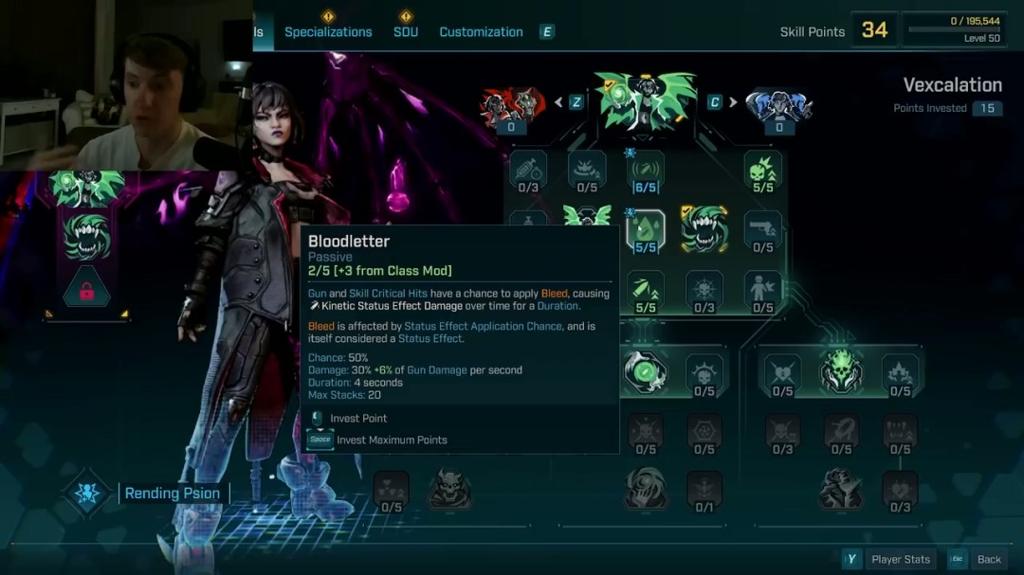
Task: Invest in the pistol passive skill
Action: click(x=763, y=229)
